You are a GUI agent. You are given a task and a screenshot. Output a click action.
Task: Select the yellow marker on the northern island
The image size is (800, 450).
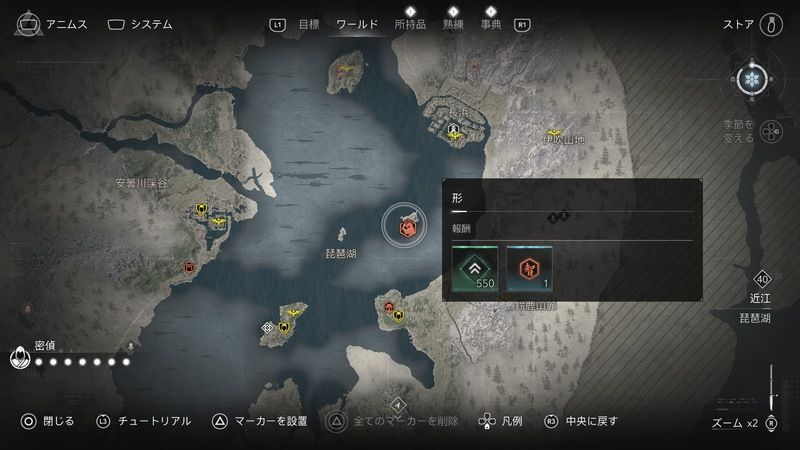pos(348,72)
